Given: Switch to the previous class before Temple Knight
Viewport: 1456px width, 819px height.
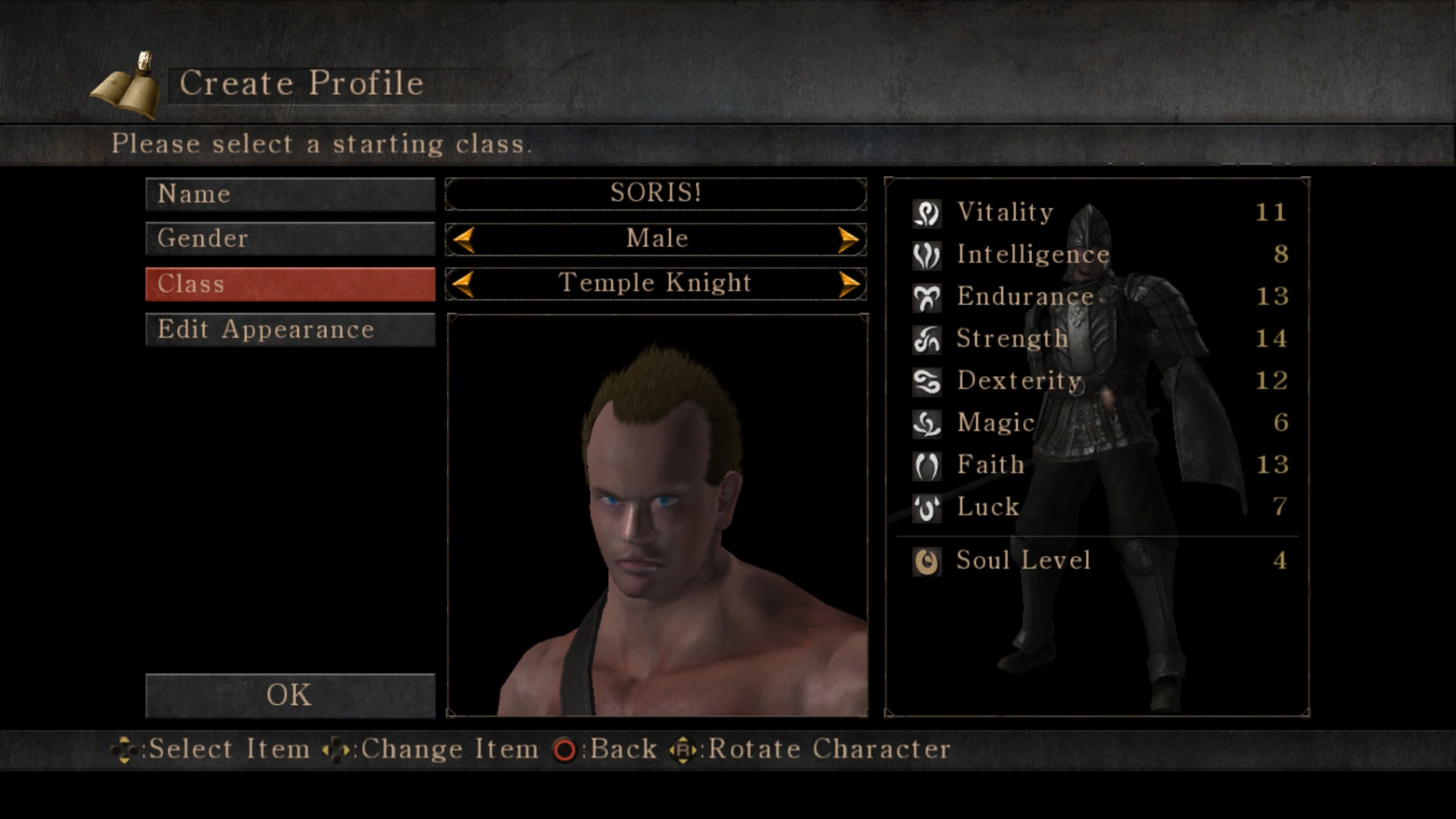Looking at the screenshot, I should [464, 284].
